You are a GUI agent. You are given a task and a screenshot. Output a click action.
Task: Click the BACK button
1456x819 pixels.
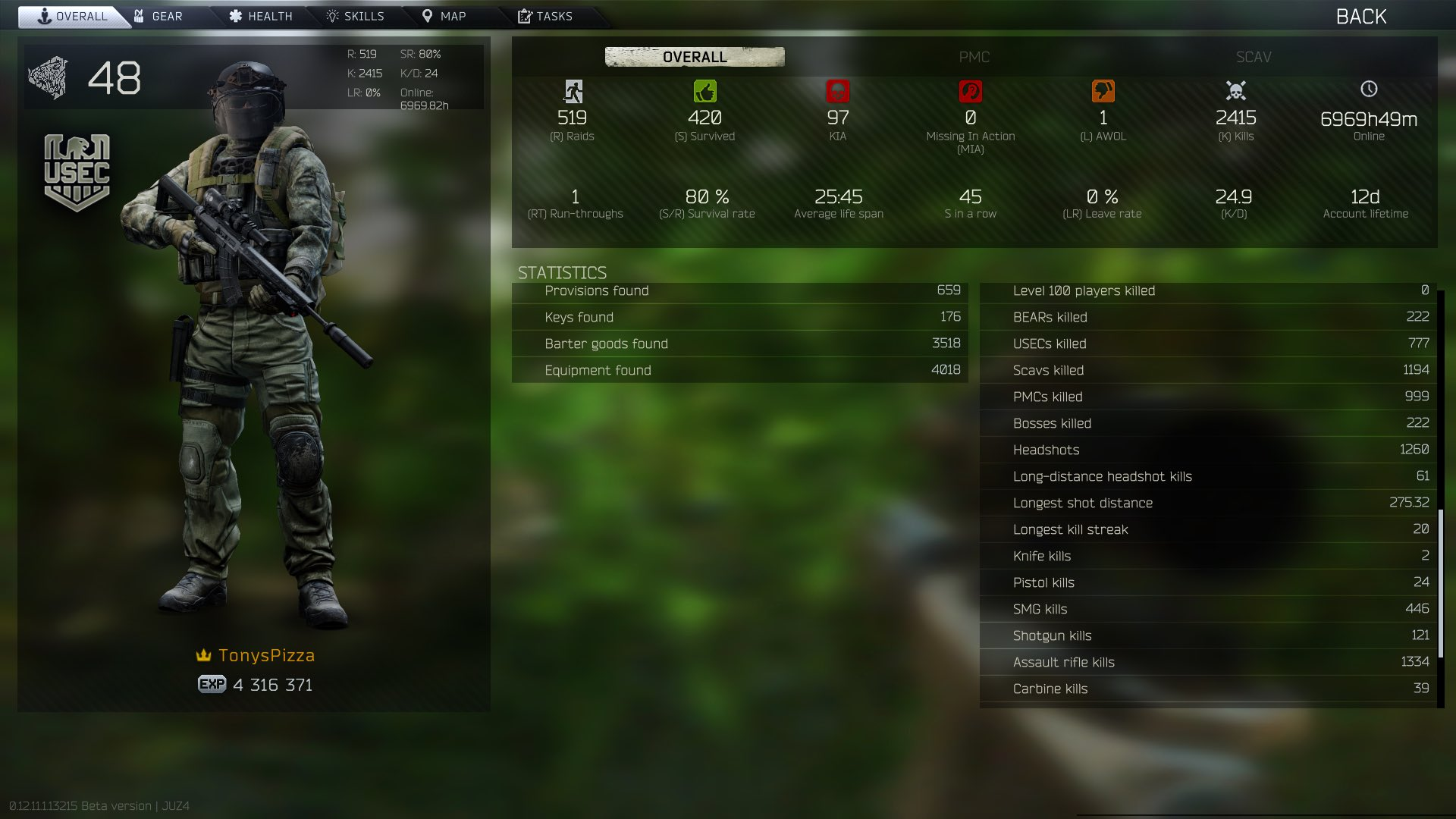[x=1362, y=16]
